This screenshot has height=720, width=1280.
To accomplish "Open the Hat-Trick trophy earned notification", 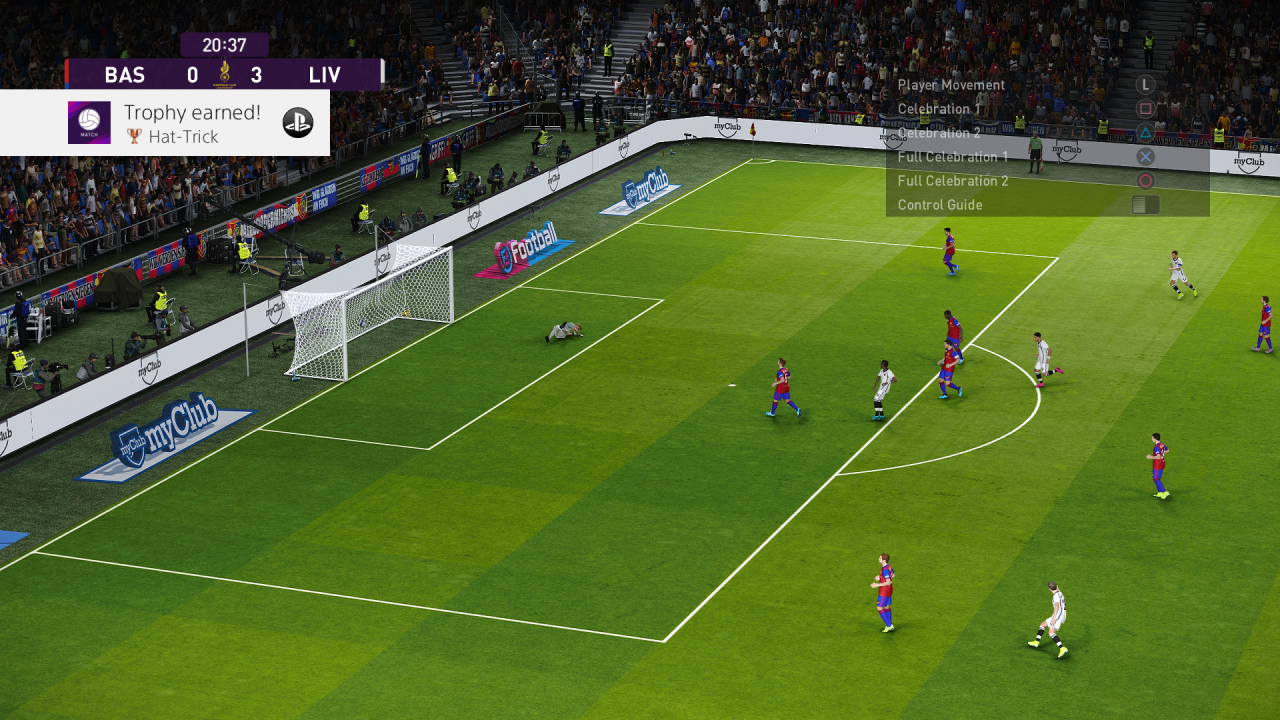I will pos(190,123).
